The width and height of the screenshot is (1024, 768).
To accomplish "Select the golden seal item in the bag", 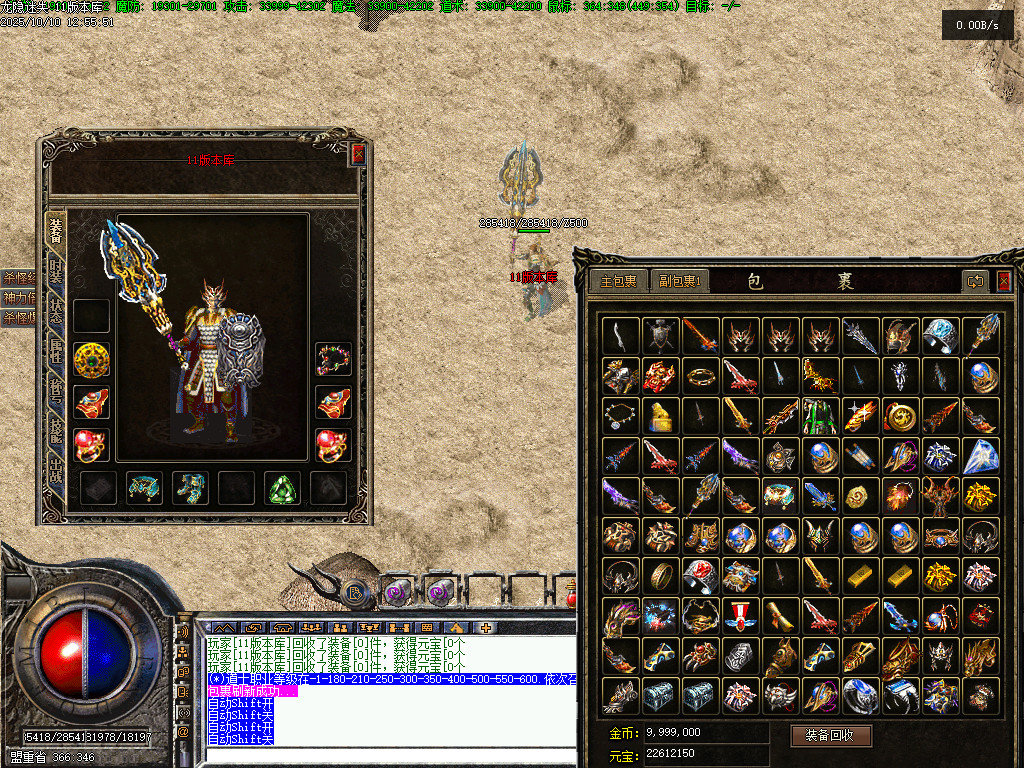I will (660, 416).
